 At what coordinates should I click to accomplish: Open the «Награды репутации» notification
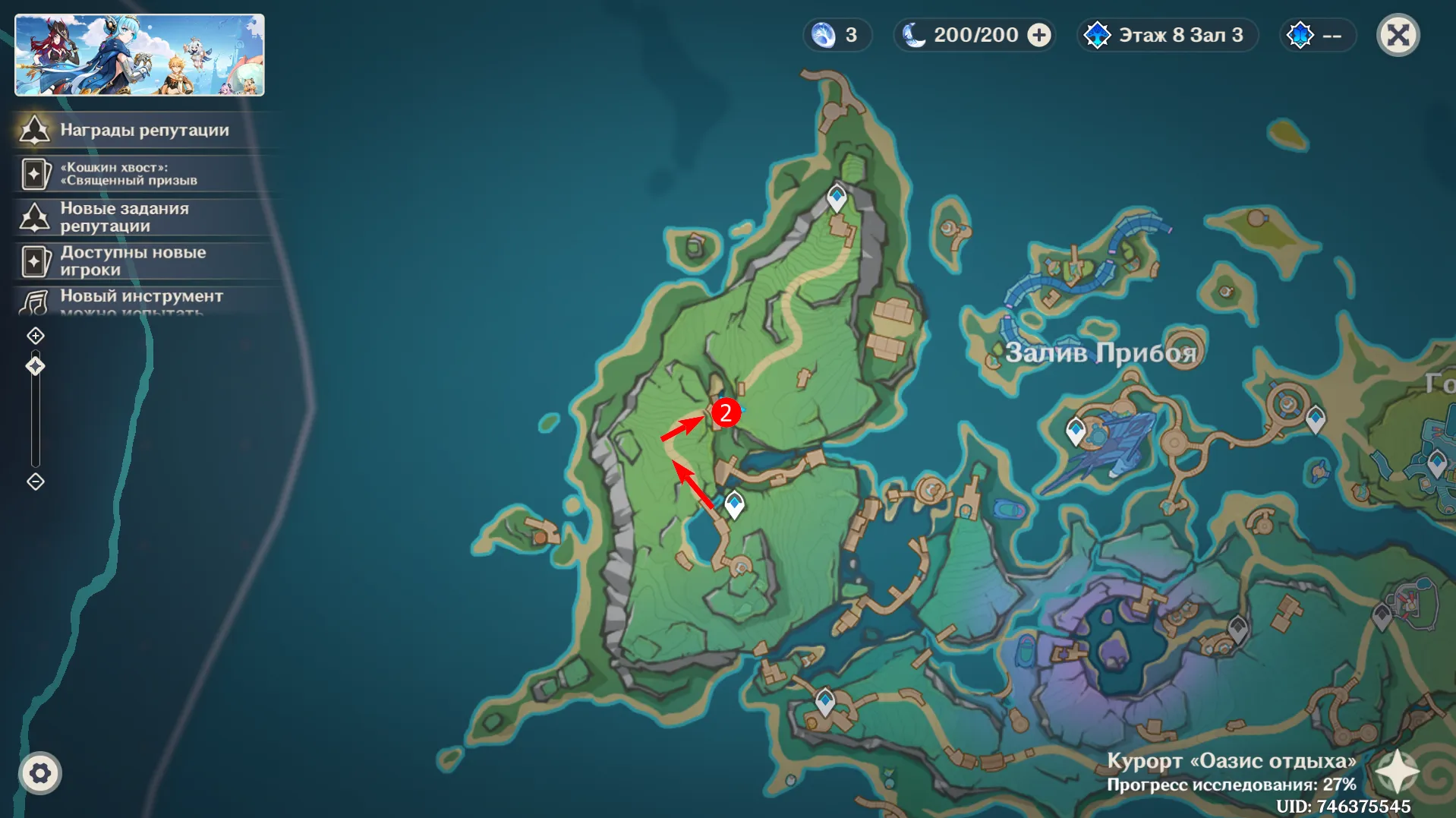coord(144,130)
